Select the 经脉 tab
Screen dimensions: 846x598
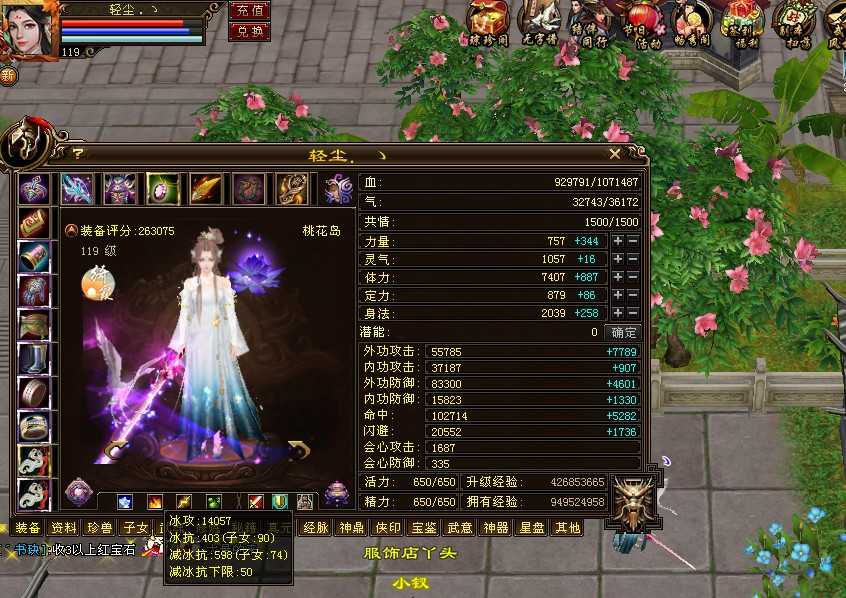click(316, 528)
